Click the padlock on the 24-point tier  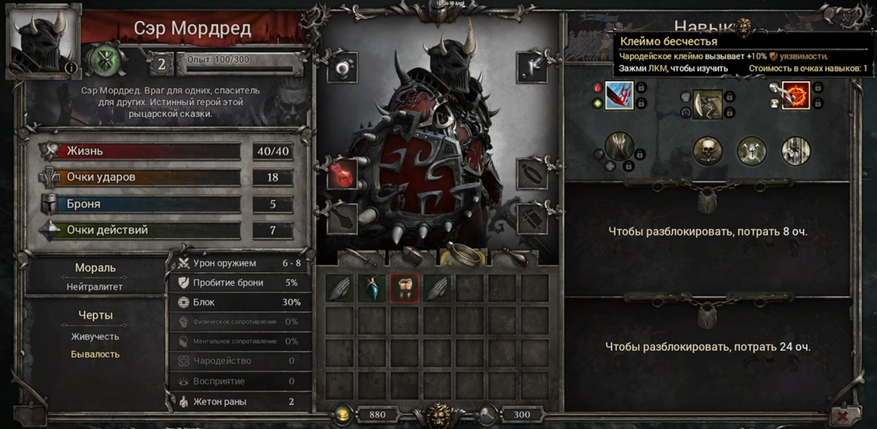tap(706, 316)
